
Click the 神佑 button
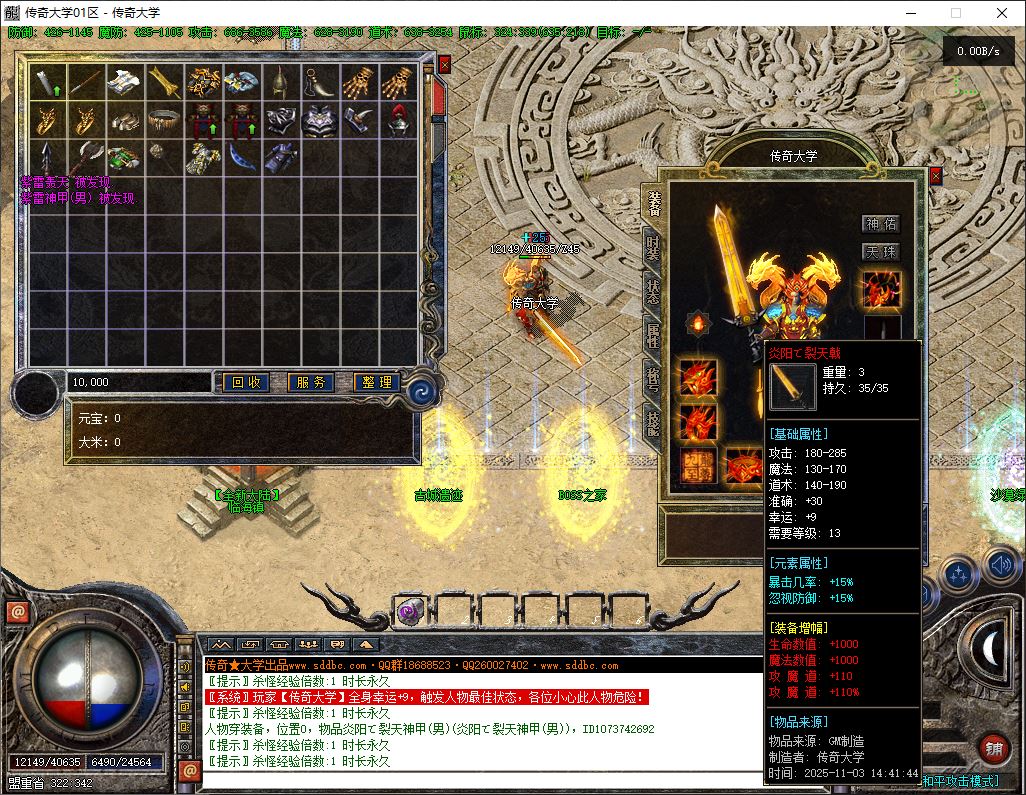pyautogui.click(x=881, y=224)
